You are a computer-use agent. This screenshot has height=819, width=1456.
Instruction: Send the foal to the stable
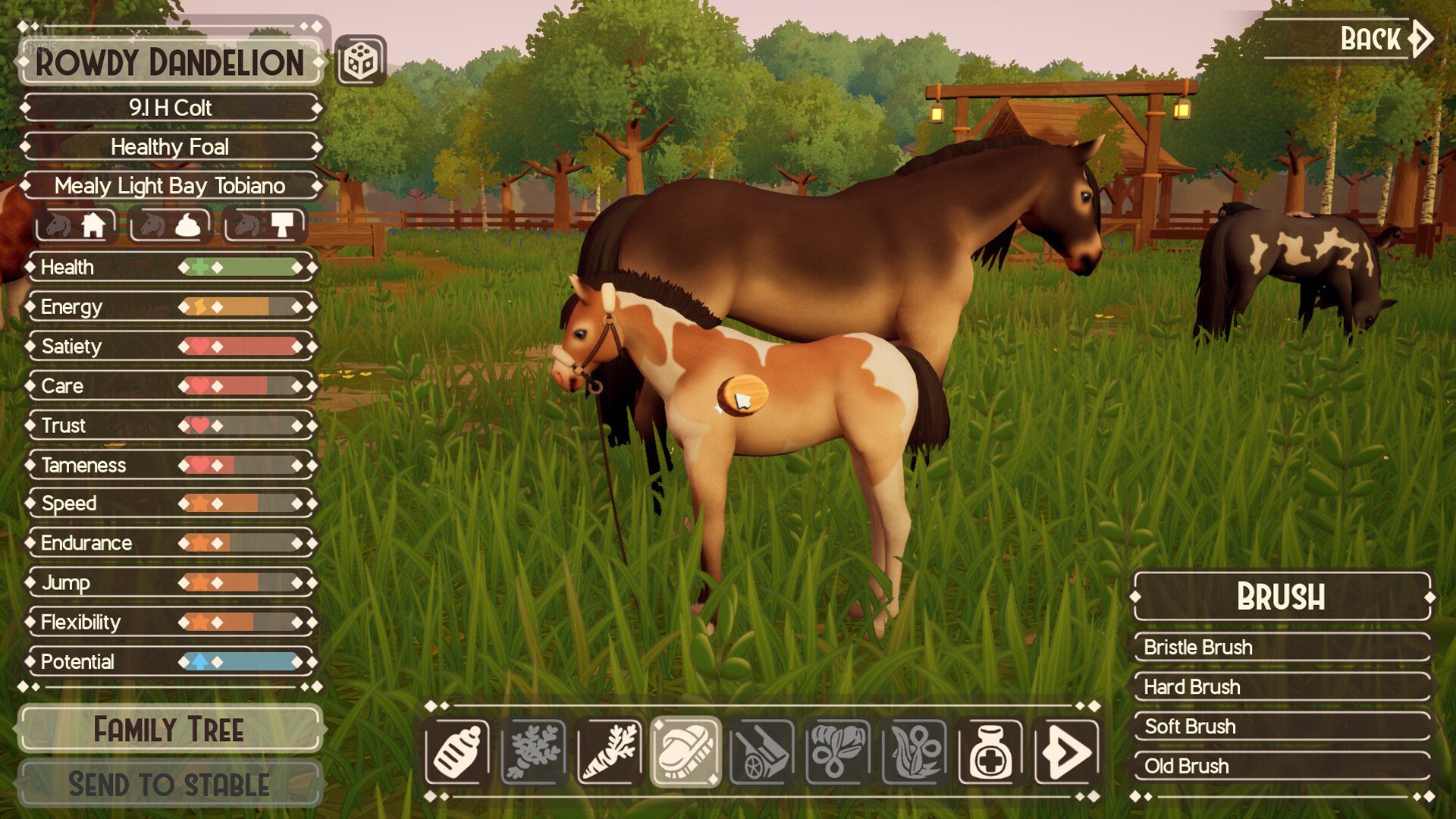click(x=170, y=784)
